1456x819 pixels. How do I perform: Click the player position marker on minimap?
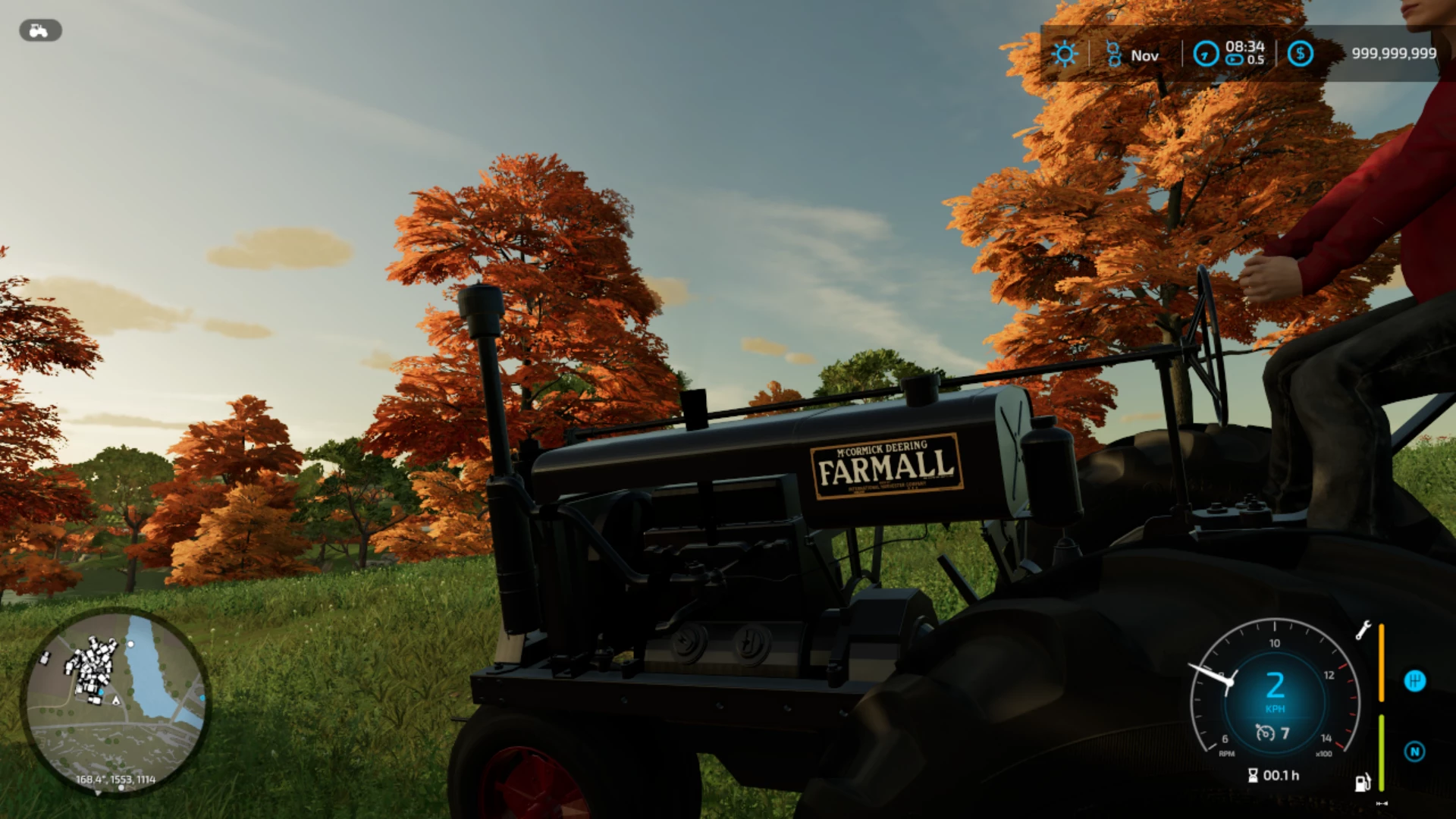point(116,701)
